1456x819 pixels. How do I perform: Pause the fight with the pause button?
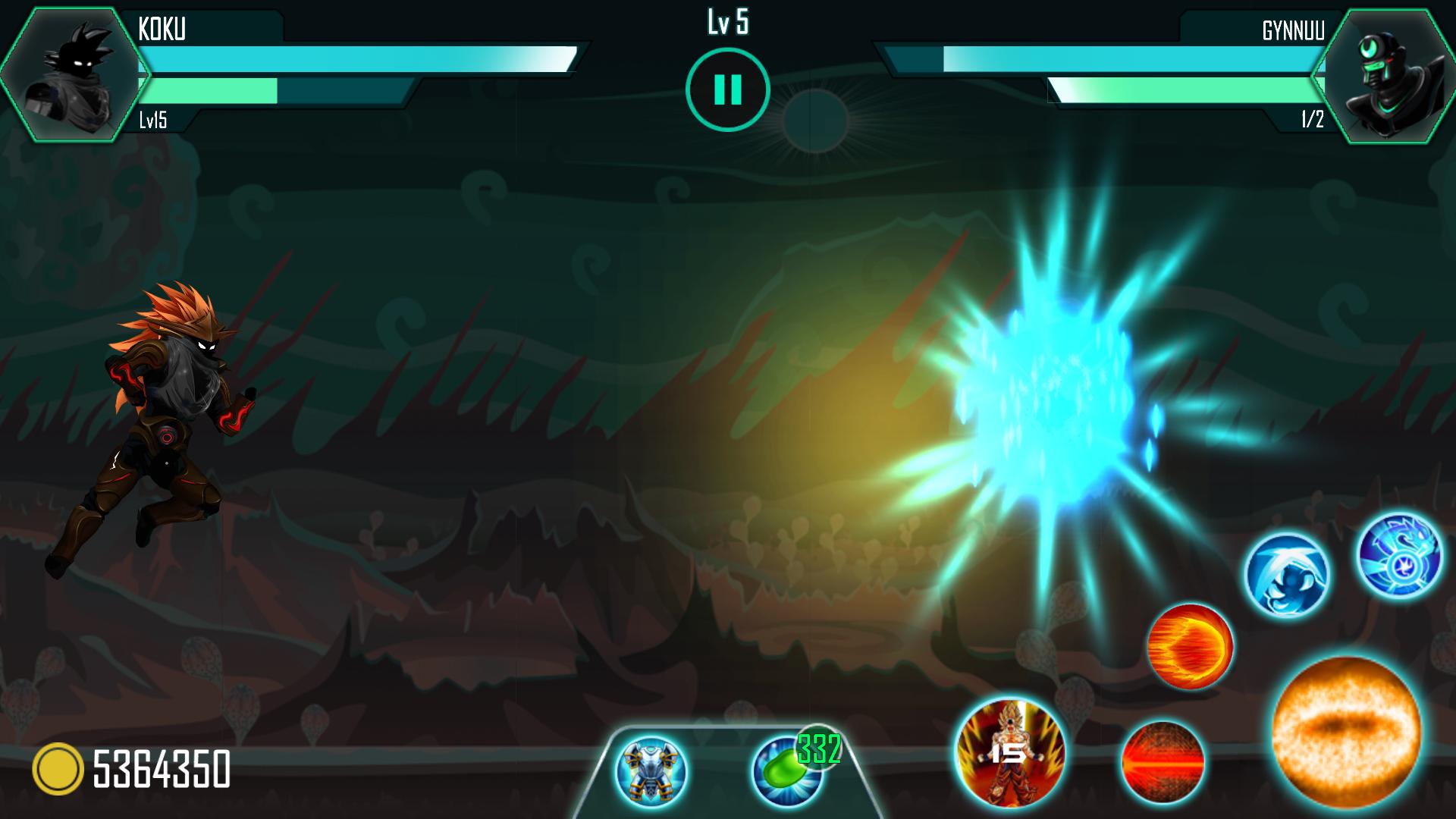(x=727, y=89)
